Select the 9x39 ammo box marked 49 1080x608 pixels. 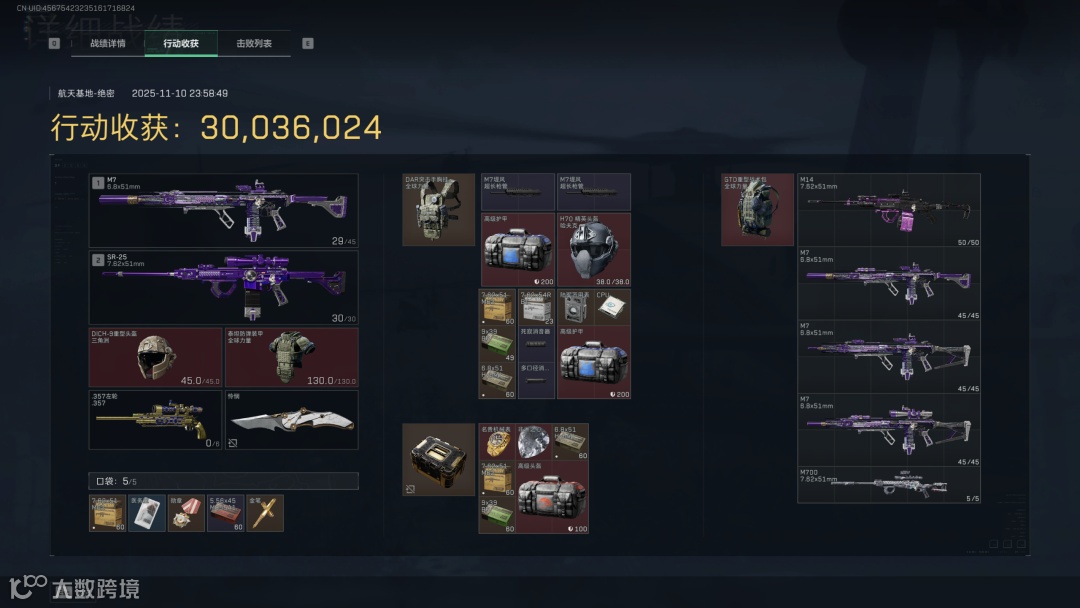click(x=497, y=344)
